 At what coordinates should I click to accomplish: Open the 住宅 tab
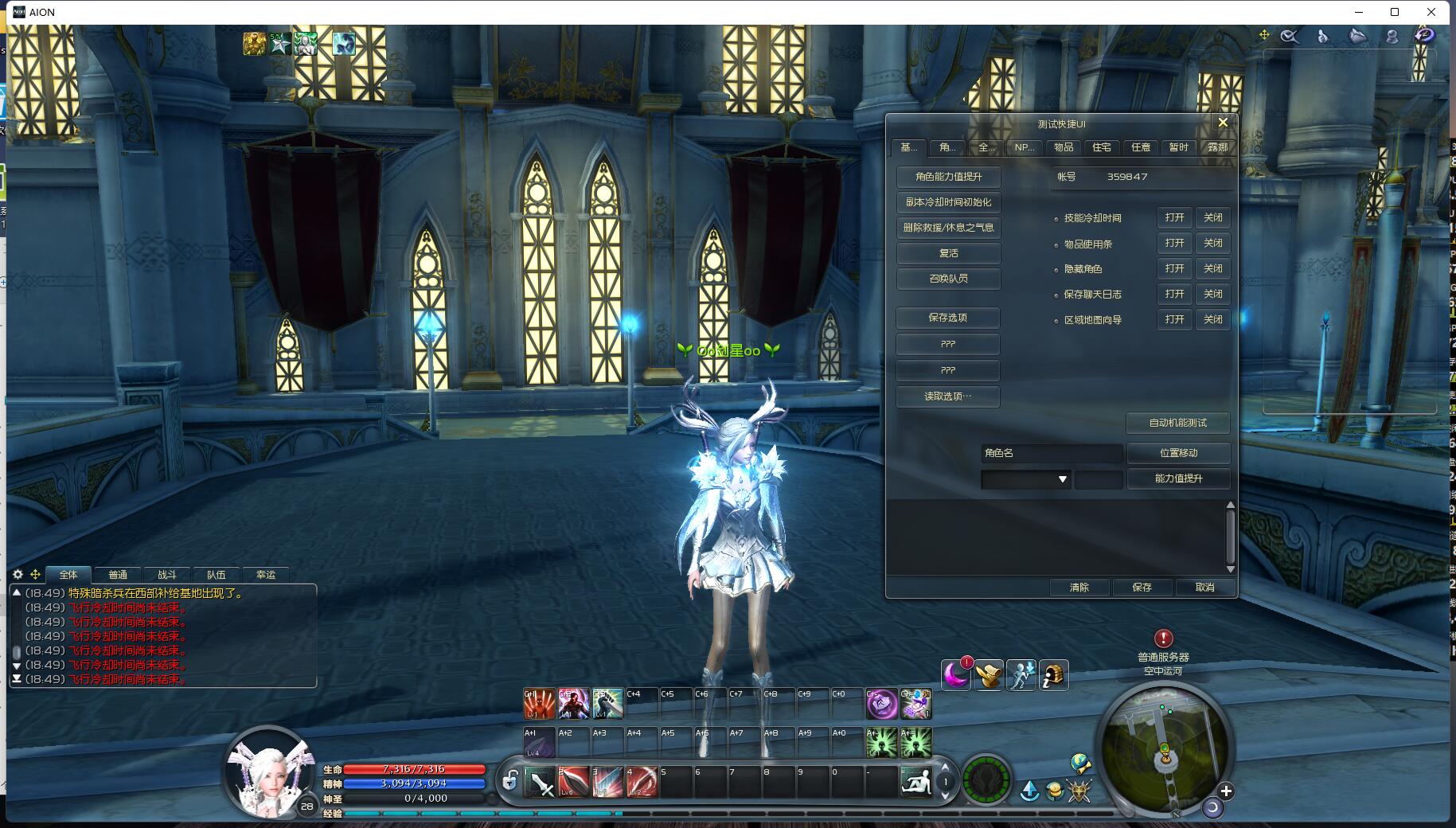click(x=1102, y=147)
